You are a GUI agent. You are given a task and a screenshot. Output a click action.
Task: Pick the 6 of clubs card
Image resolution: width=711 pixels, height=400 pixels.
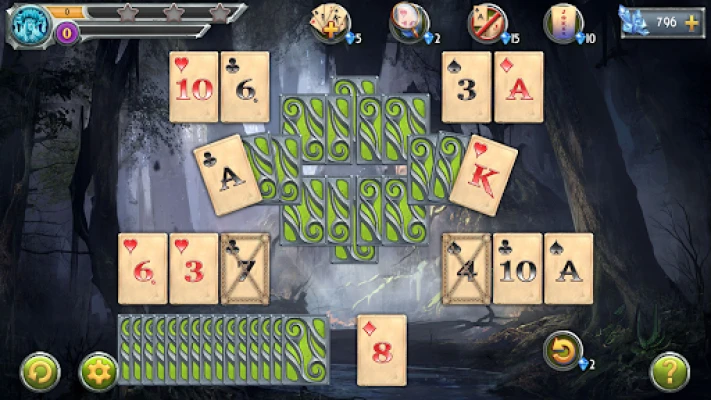pyautogui.click(x=245, y=87)
